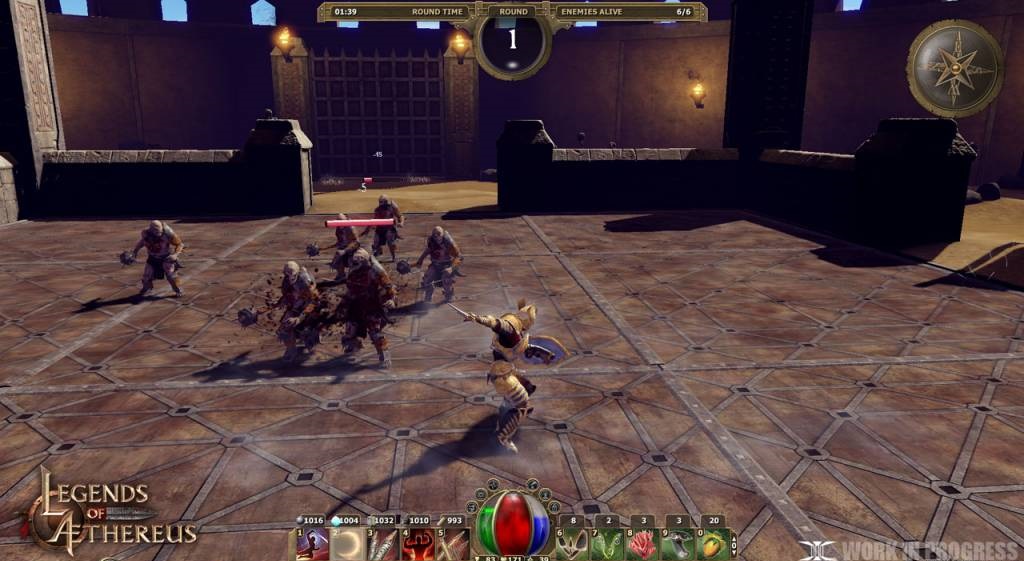Activate the sword-strike warrior ability in slot 1
1024x561 pixels.
pyautogui.click(x=312, y=543)
